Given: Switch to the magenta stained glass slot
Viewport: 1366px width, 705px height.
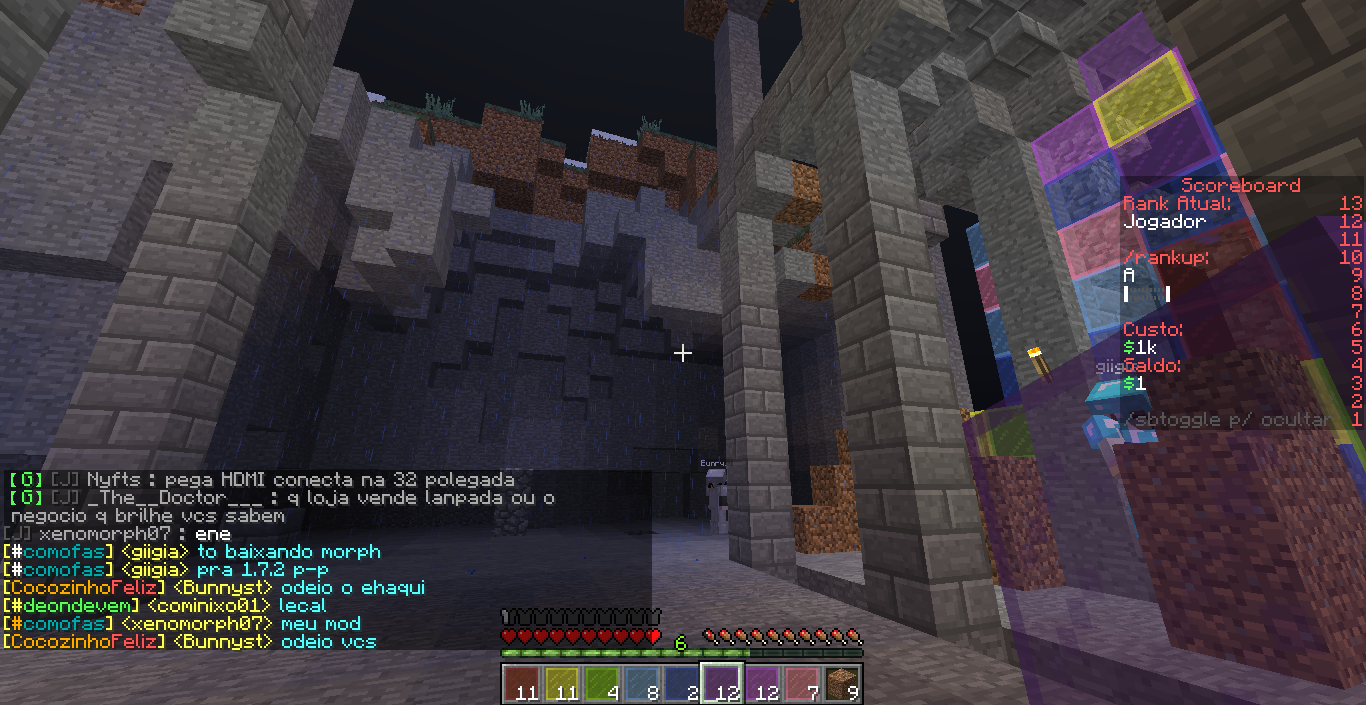Looking at the screenshot, I should (x=761, y=683).
